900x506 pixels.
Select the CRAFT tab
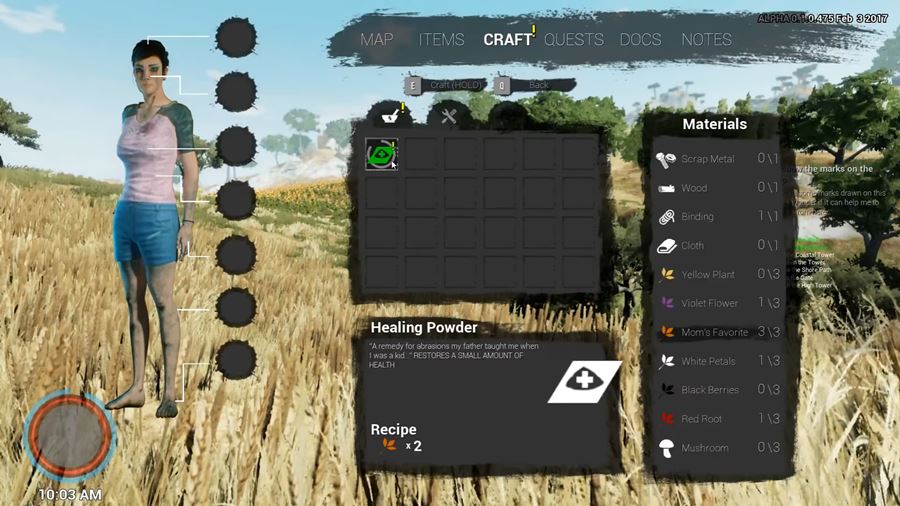(508, 40)
